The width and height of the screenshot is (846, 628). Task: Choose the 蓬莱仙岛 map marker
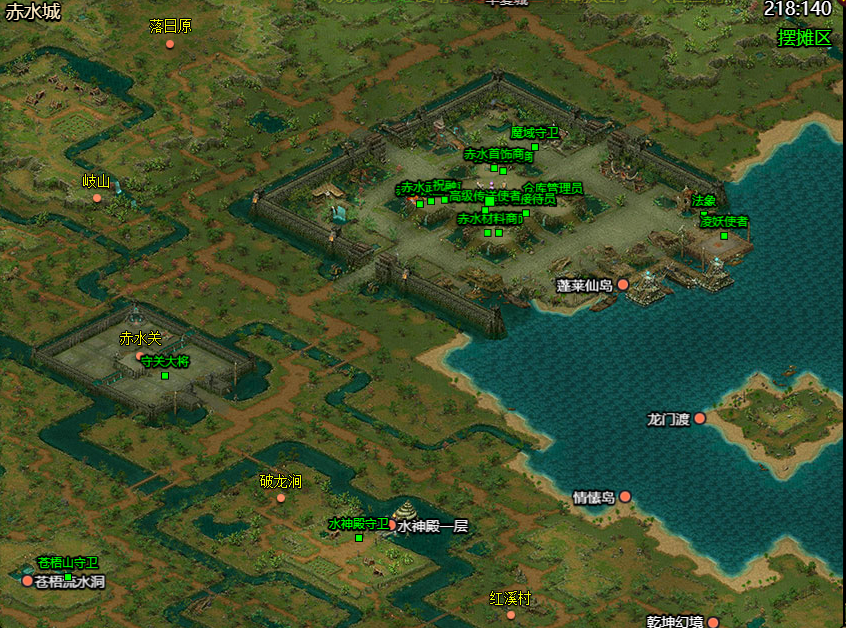click(623, 285)
